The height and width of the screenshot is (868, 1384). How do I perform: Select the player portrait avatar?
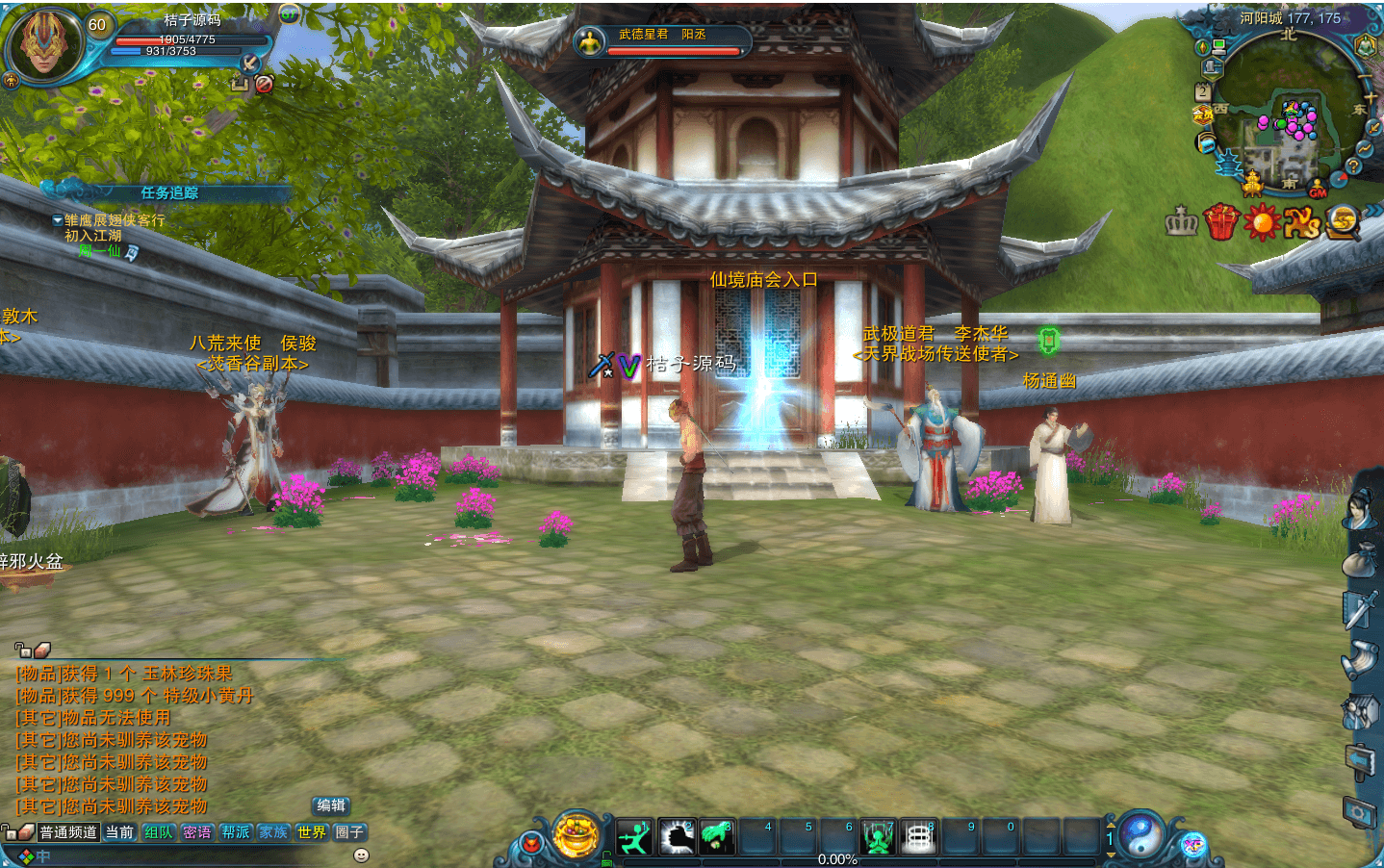(x=43, y=43)
